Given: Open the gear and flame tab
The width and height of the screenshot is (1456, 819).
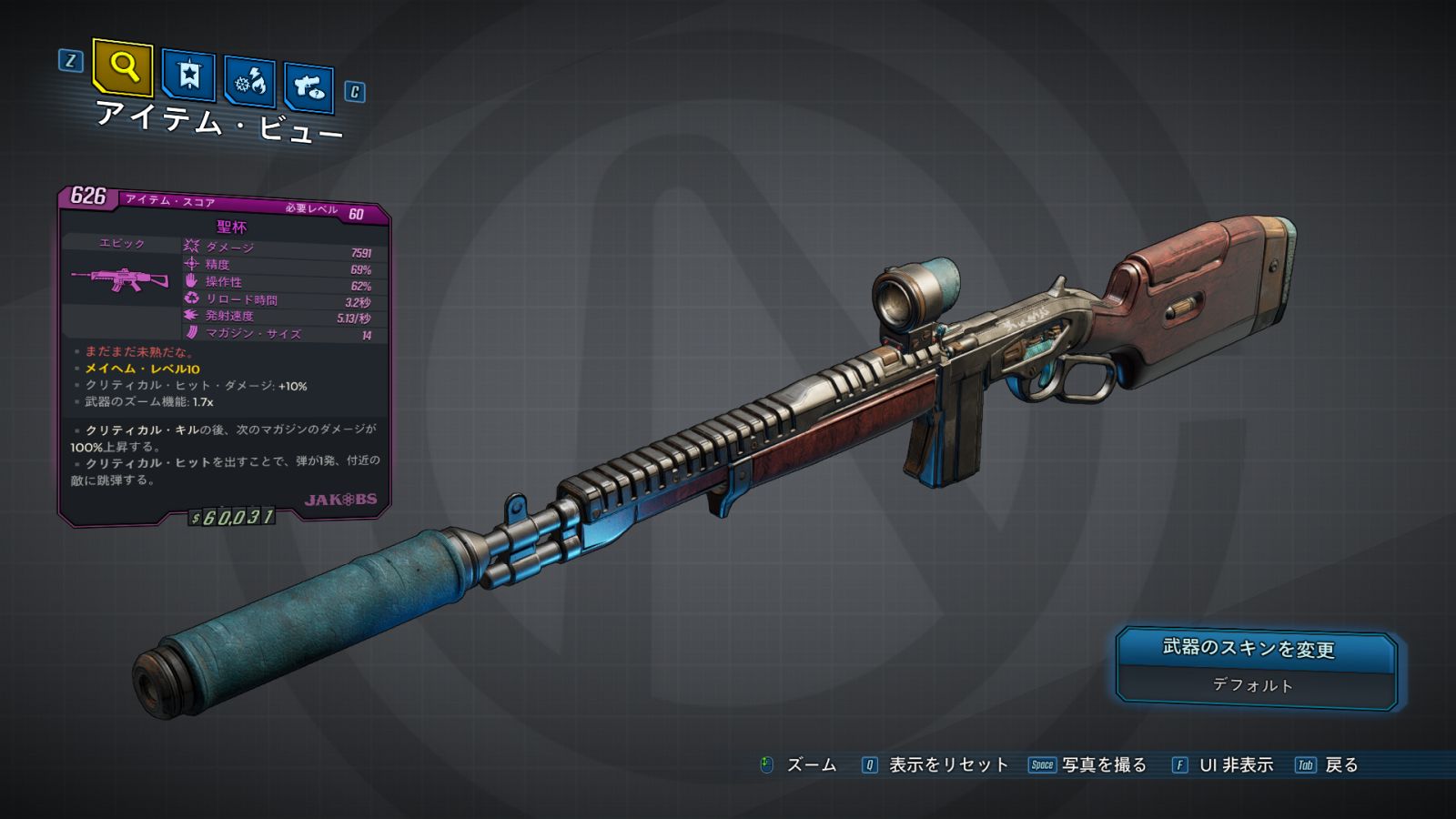Looking at the screenshot, I should click(249, 82).
